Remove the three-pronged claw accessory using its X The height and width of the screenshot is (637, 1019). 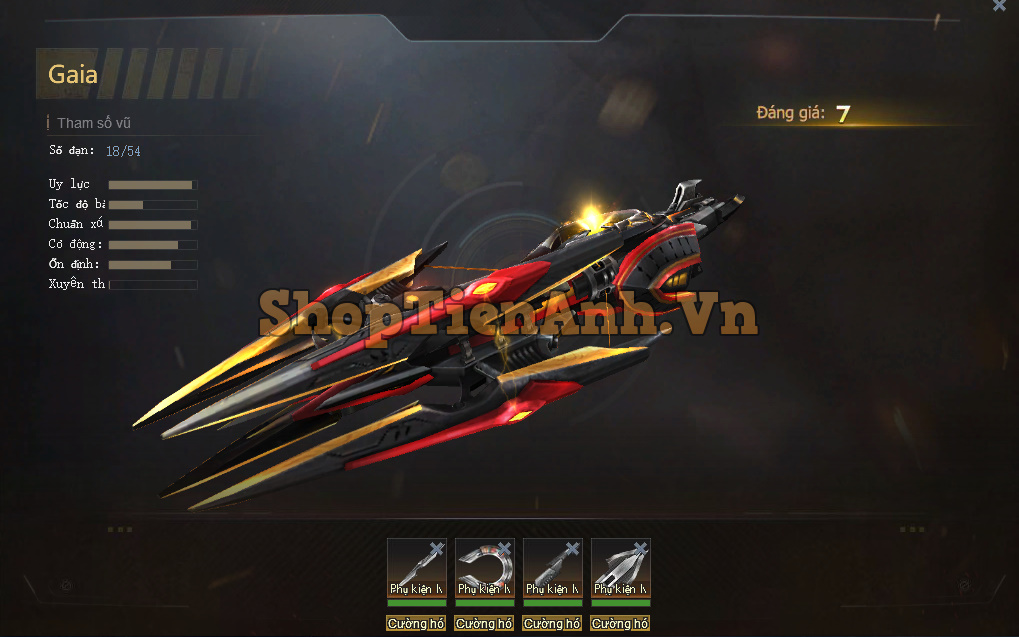[x=640, y=548]
